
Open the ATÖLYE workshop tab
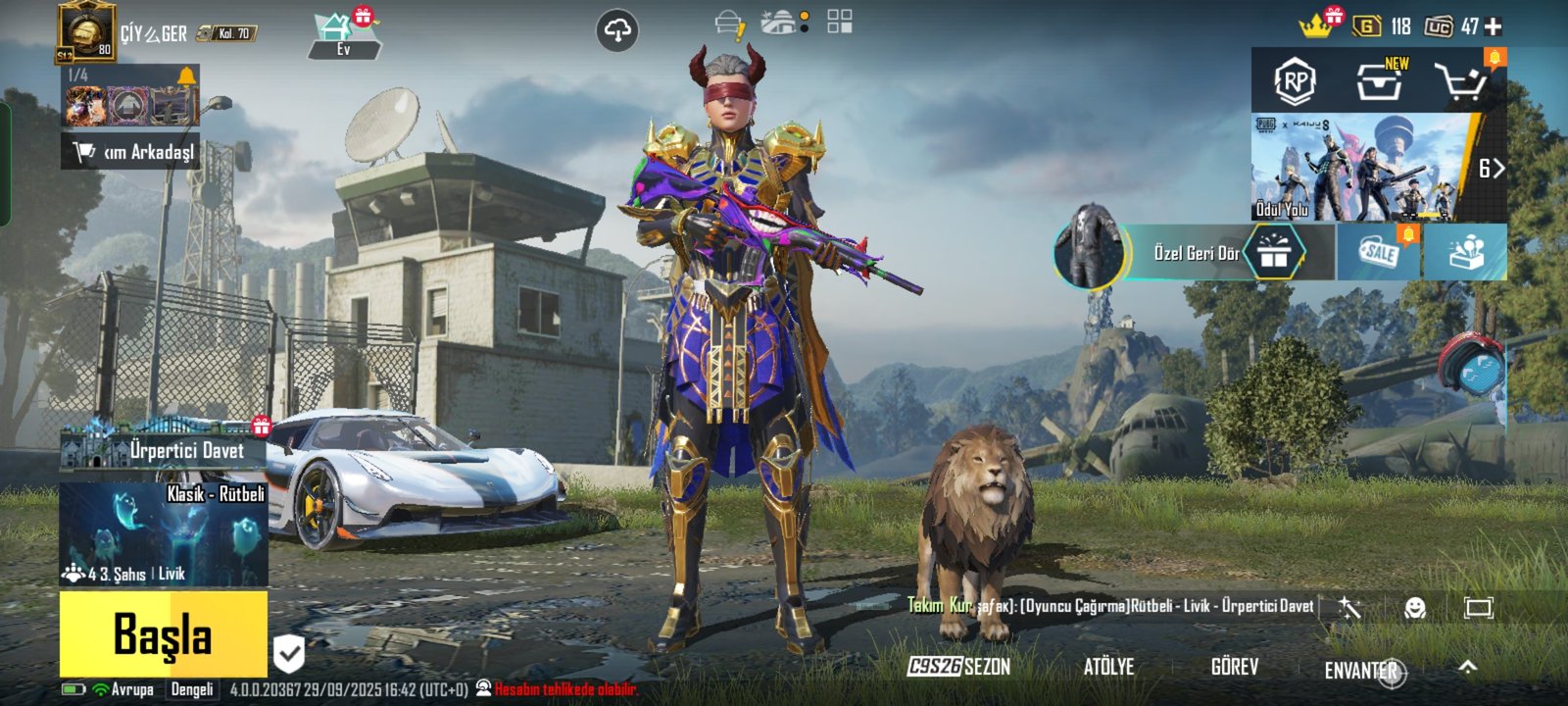click(1108, 667)
